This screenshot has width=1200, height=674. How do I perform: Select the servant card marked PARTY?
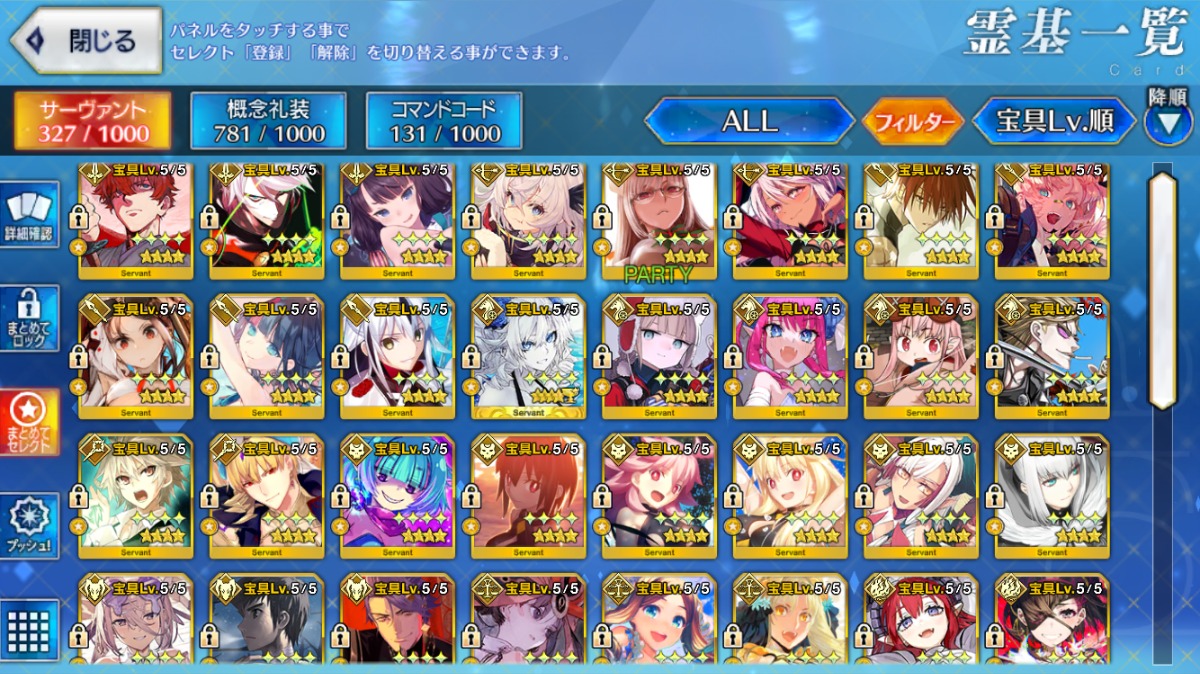coord(659,220)
